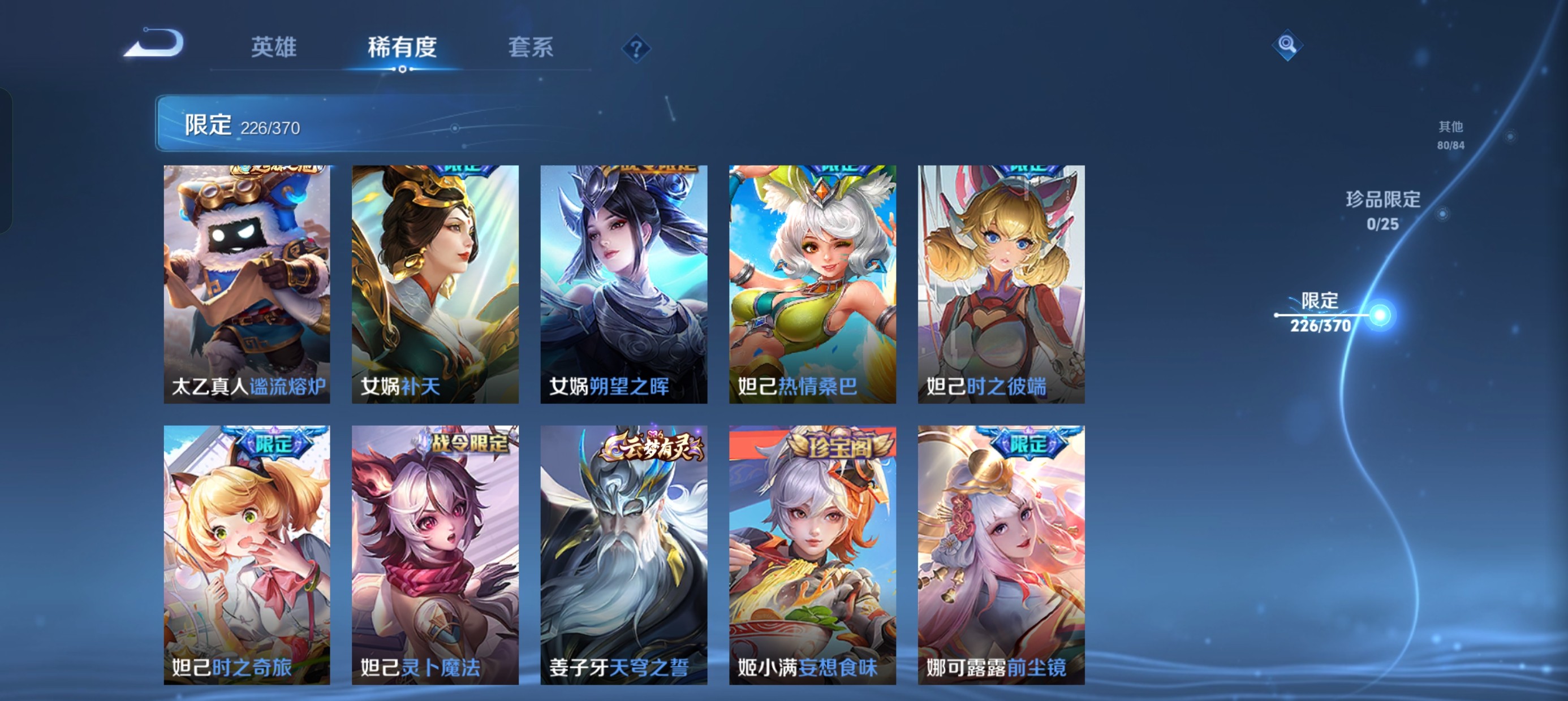Click the 限定 badge on 娜可露露前尘镜 card

tap(1030, 445)
